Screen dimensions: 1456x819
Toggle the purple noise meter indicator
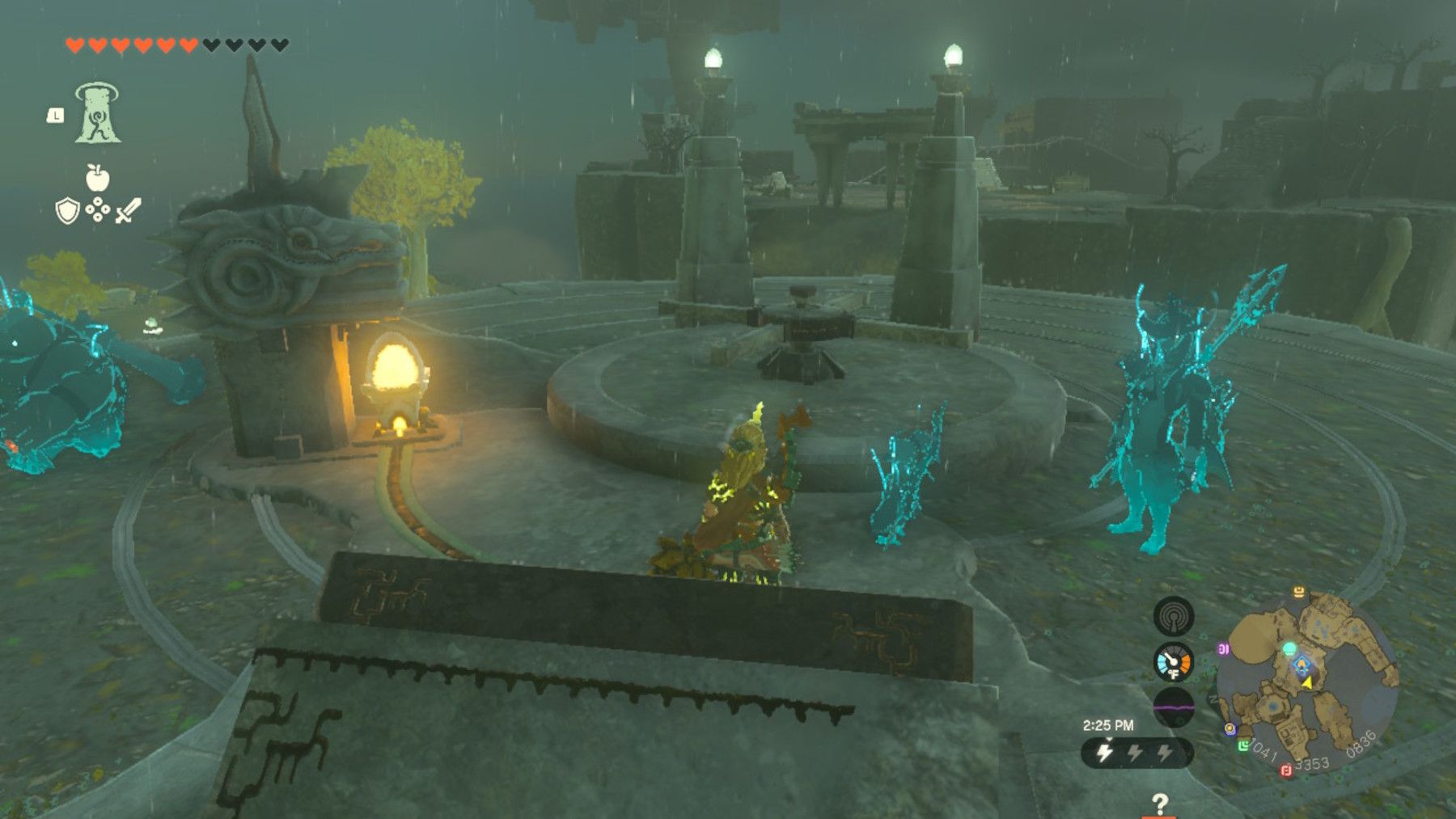click(x=1174, y=706)
